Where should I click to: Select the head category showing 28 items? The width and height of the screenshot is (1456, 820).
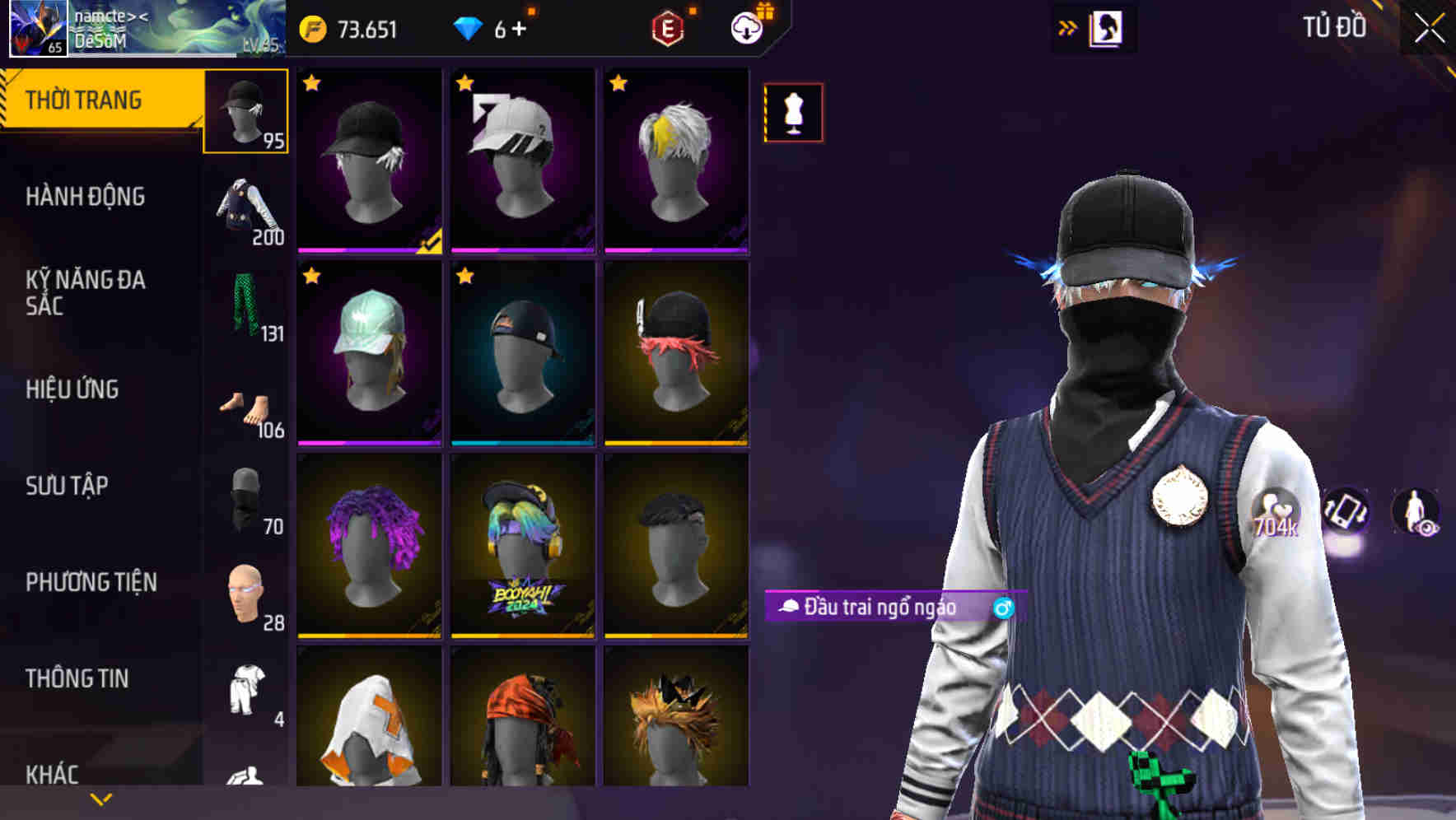pos(245,593)
